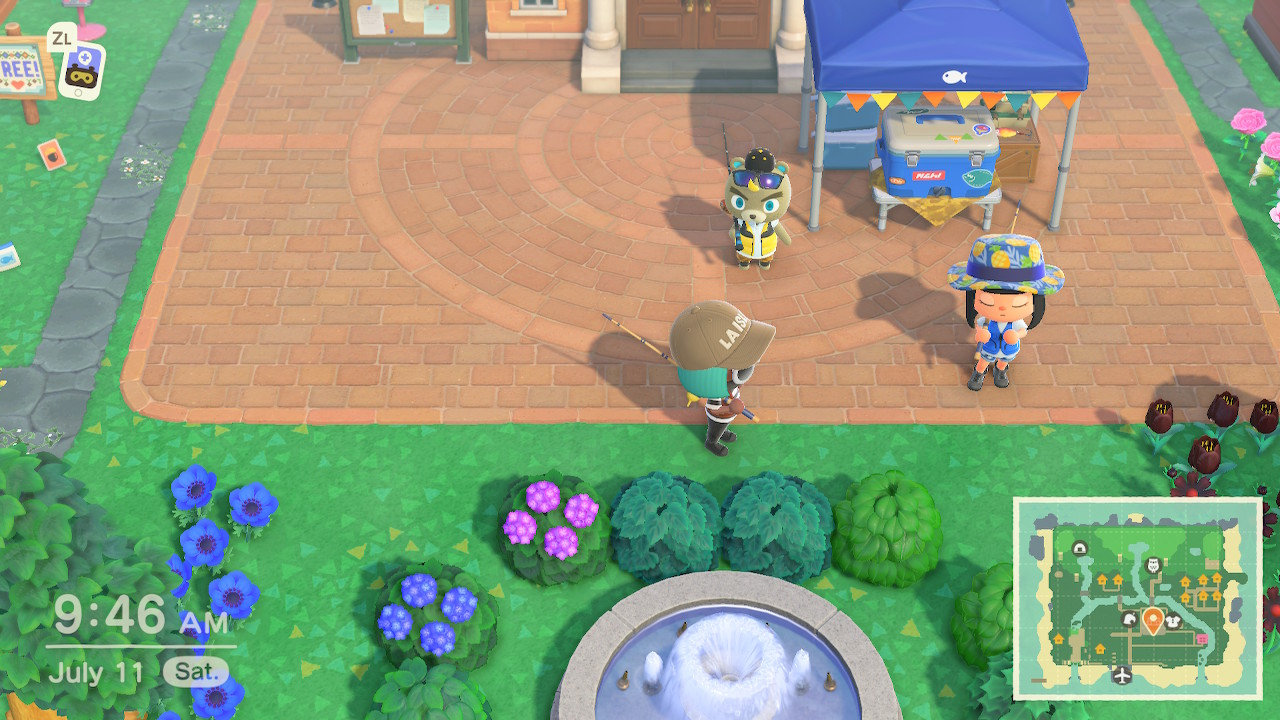Click the museum owl marker on minimap
This screenshot has height=720, width=1280.
pyautogui.click(x=1152, y=565)
